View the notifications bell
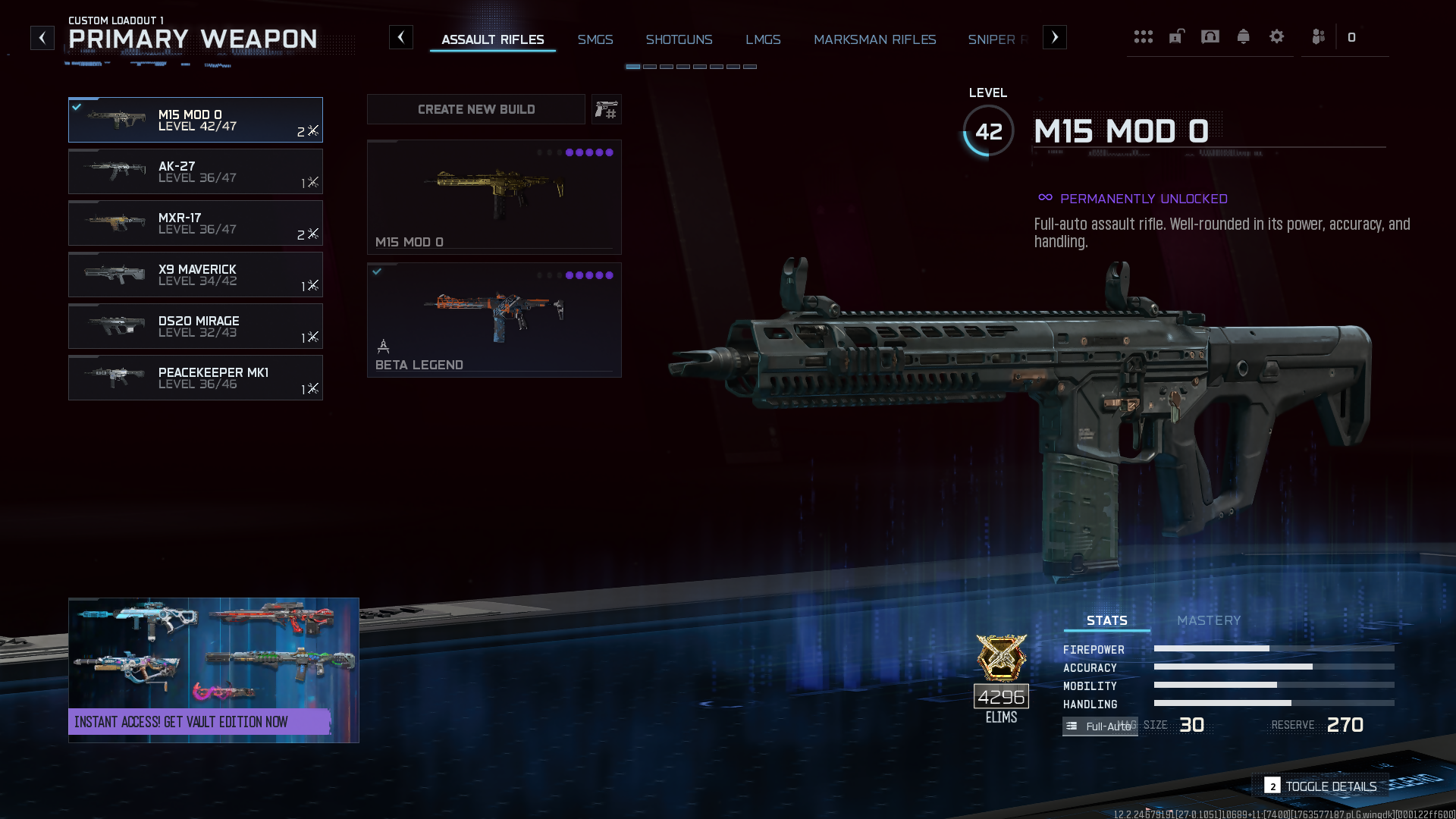The image size is (1456, 819). pos(1243,36)
